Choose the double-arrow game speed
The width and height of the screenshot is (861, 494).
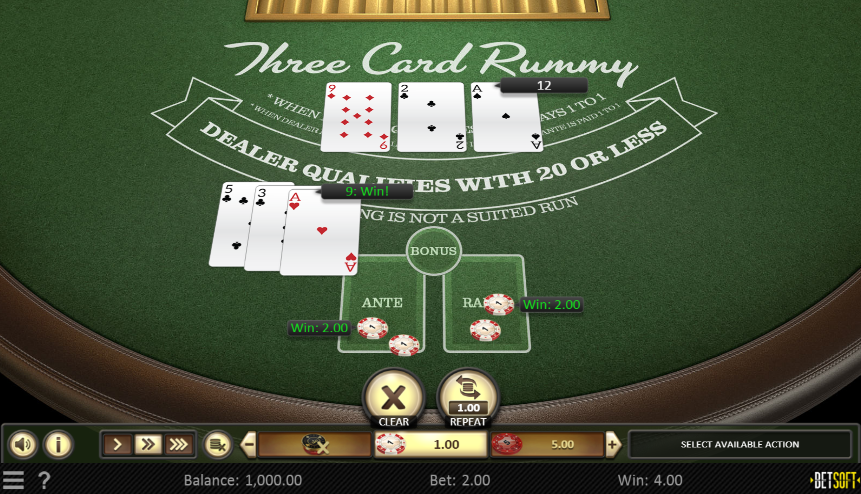click(148, 444)
